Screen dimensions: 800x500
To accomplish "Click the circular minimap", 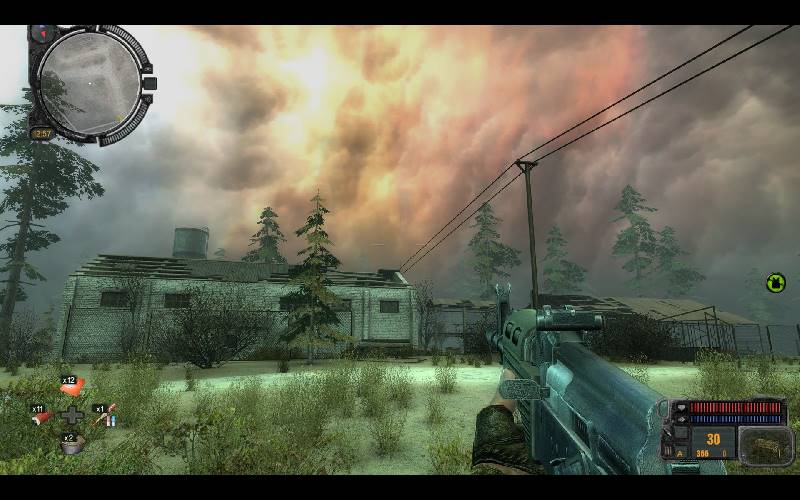I will click(88, 83).
